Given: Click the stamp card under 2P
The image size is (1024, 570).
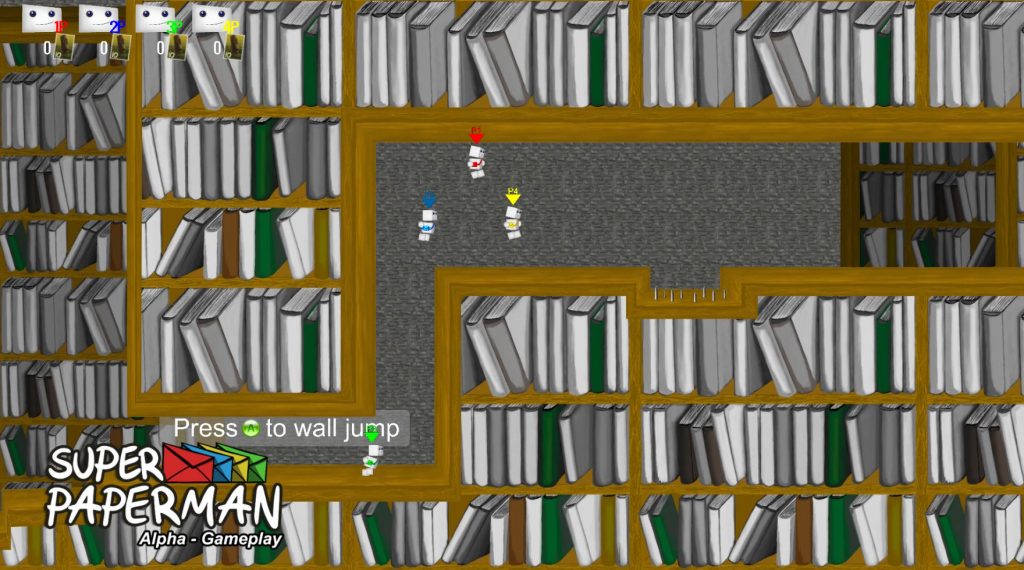Looking at the screenshot, I should click(120, 47).
